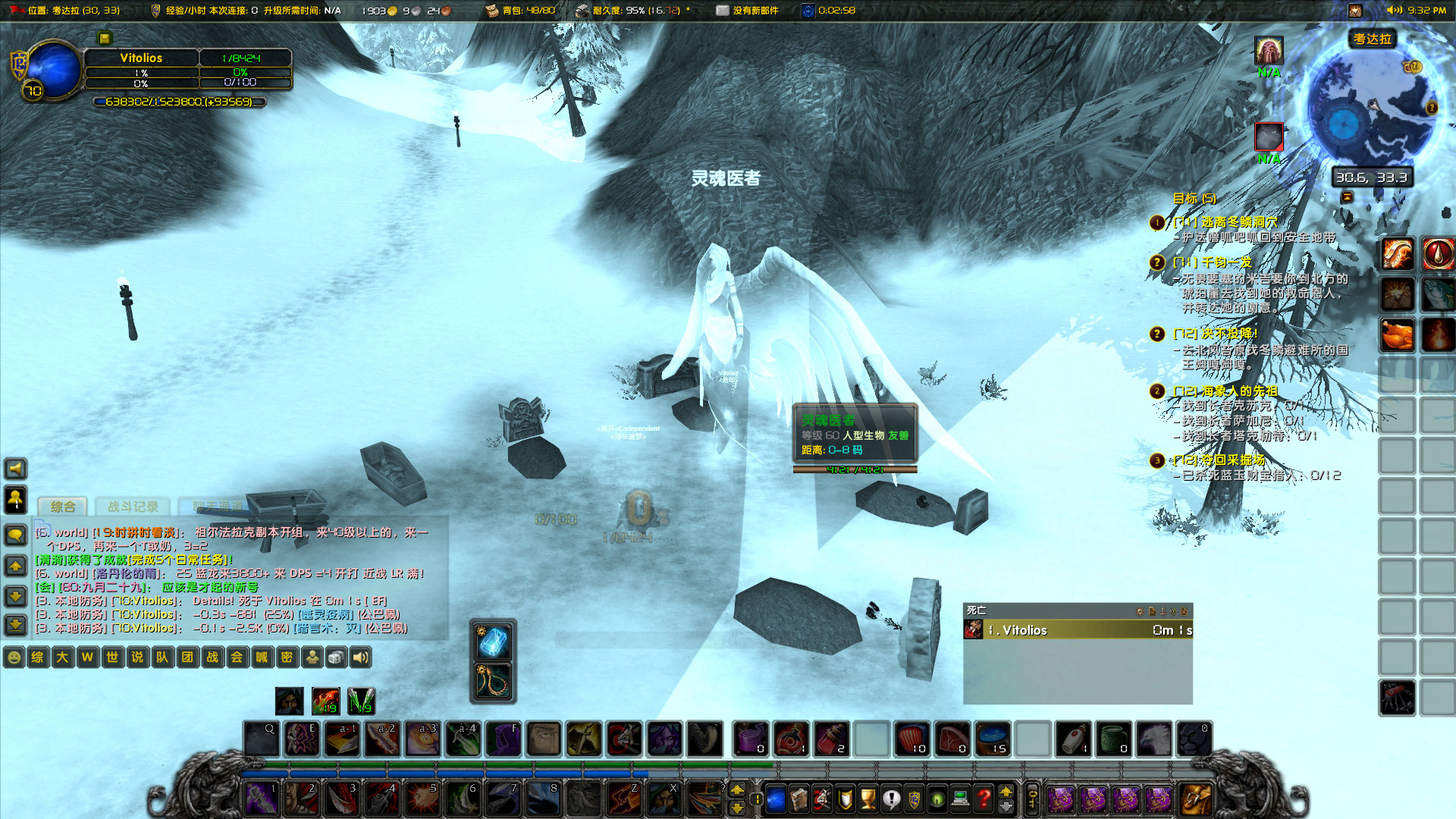Open settings gear on the 死亡 meter window
This screenshot has width=1456, height=819.
click(1140, 611)
